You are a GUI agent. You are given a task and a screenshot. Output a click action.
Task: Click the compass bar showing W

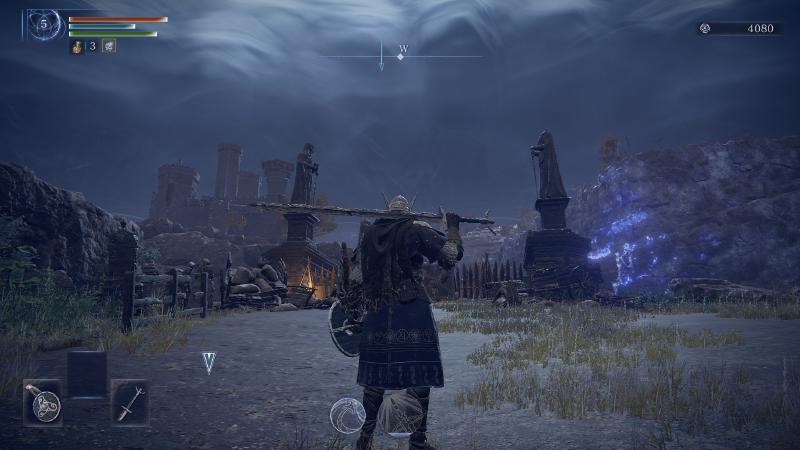400,55
